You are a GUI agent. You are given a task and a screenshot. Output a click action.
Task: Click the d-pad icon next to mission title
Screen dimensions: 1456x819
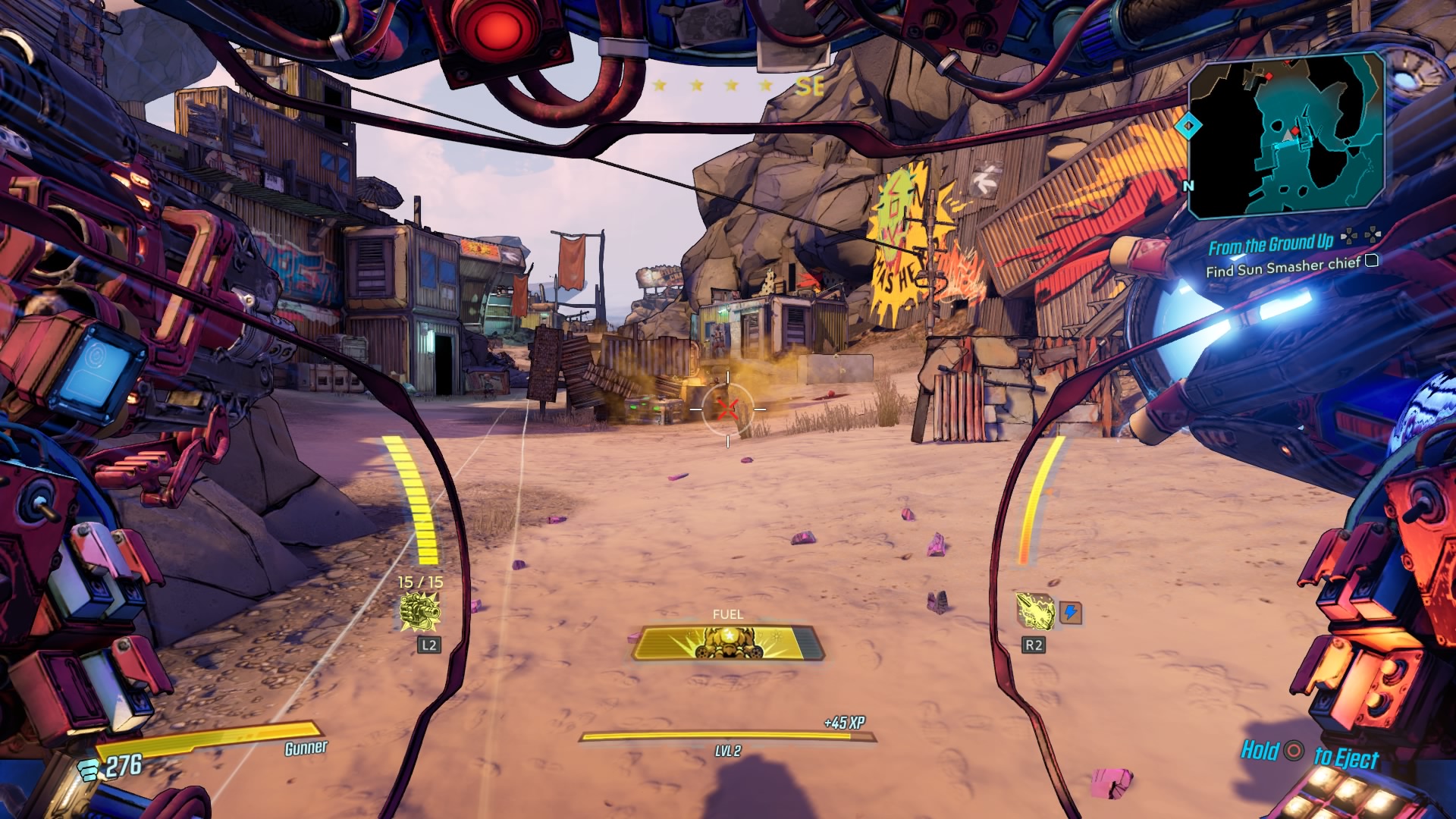[x=1350, y=237]
